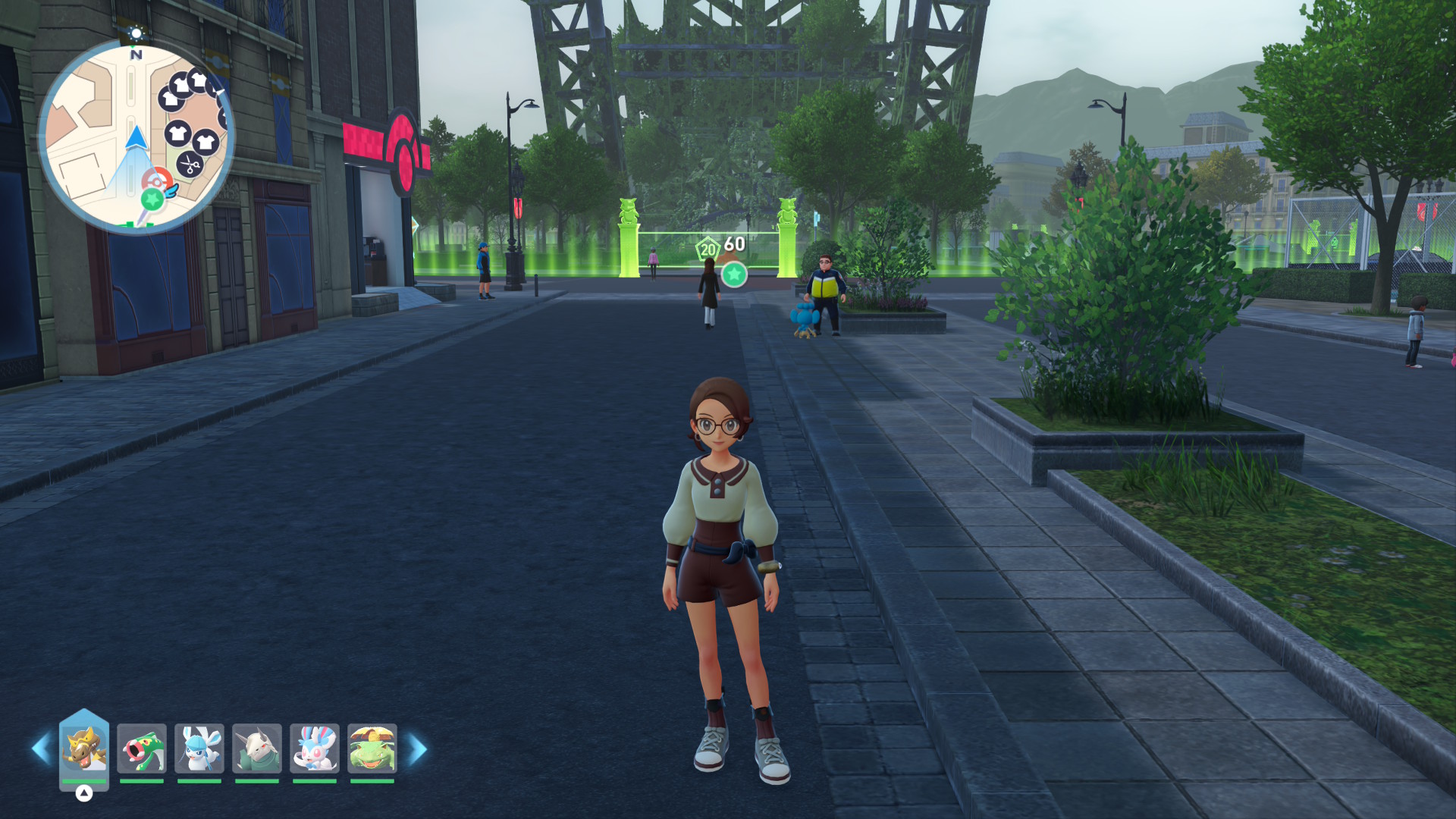Click the blue player arrow on the minimap
The height and width of the screenshot is (819, 1456).
[136, 138]
